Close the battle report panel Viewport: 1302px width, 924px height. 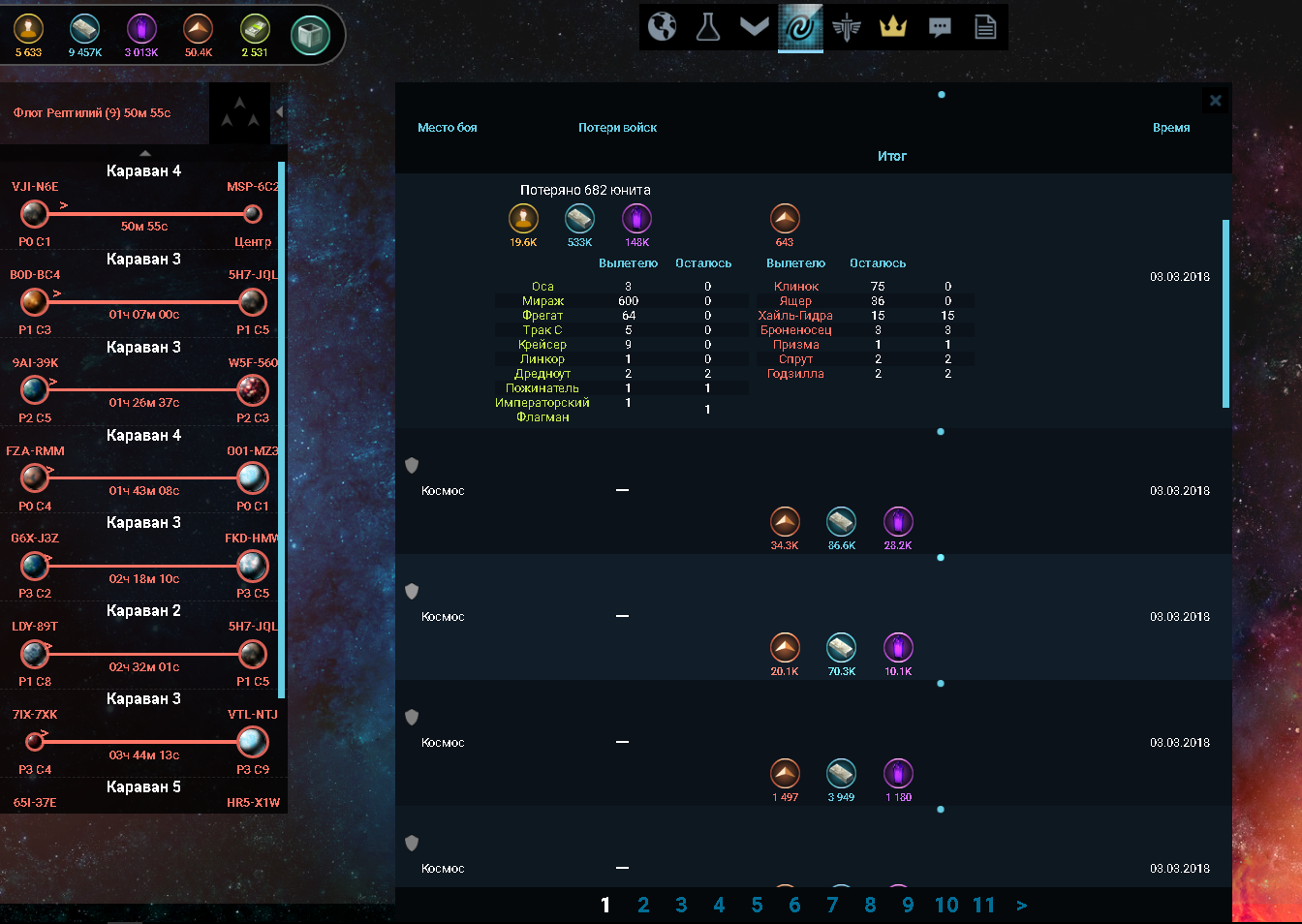click(1216, 100)
